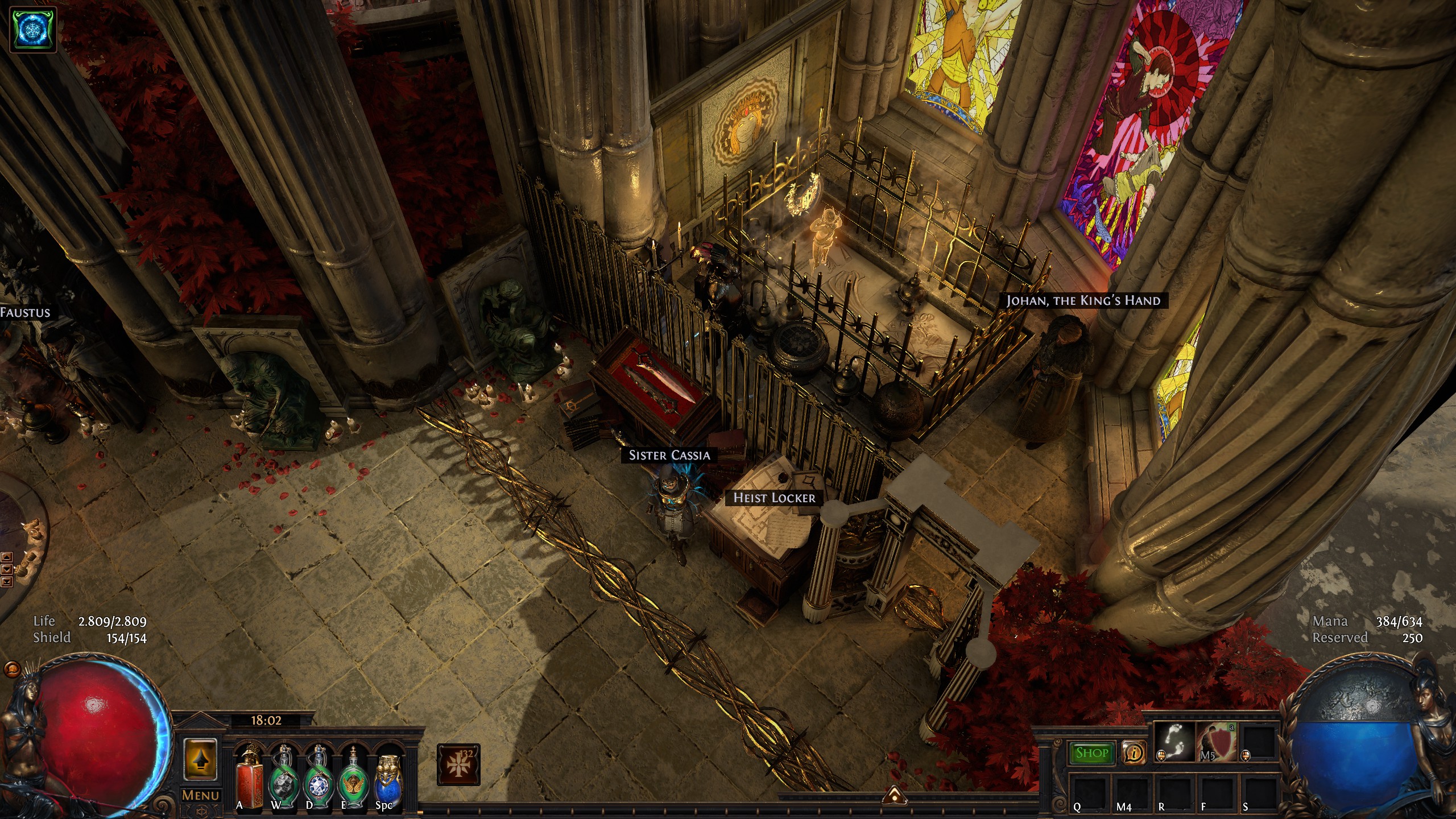The height and width of the screenshot is (819, 1456).
Task: Click the yellow level-up arrow button
Action: (201, 759)
